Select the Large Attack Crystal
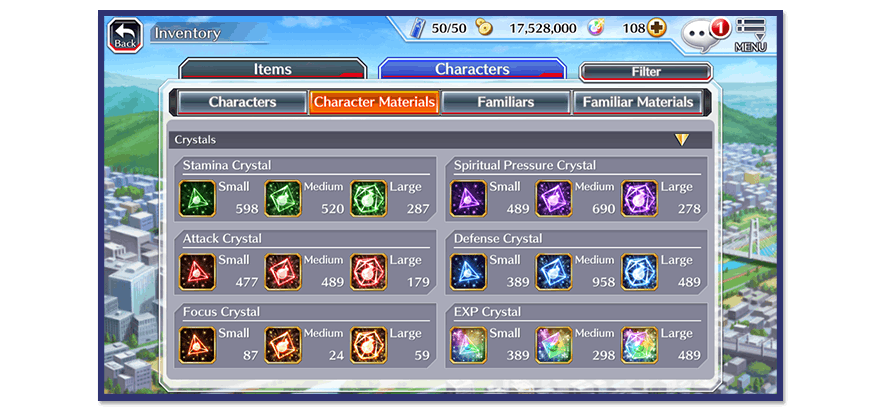Screen dimensions: 880x414 (x=369, y=272)
